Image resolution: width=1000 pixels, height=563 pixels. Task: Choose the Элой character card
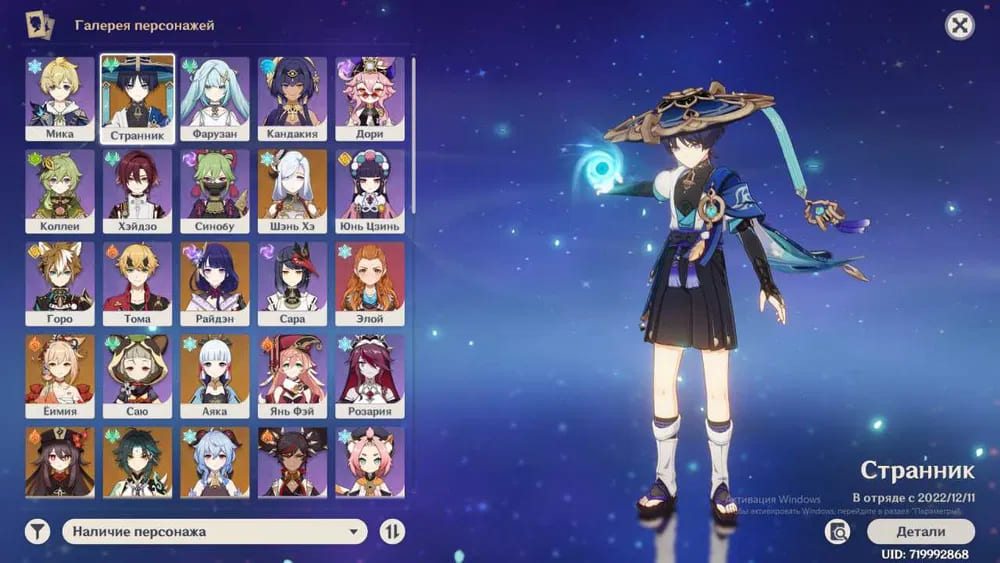(x=370, y=283)
